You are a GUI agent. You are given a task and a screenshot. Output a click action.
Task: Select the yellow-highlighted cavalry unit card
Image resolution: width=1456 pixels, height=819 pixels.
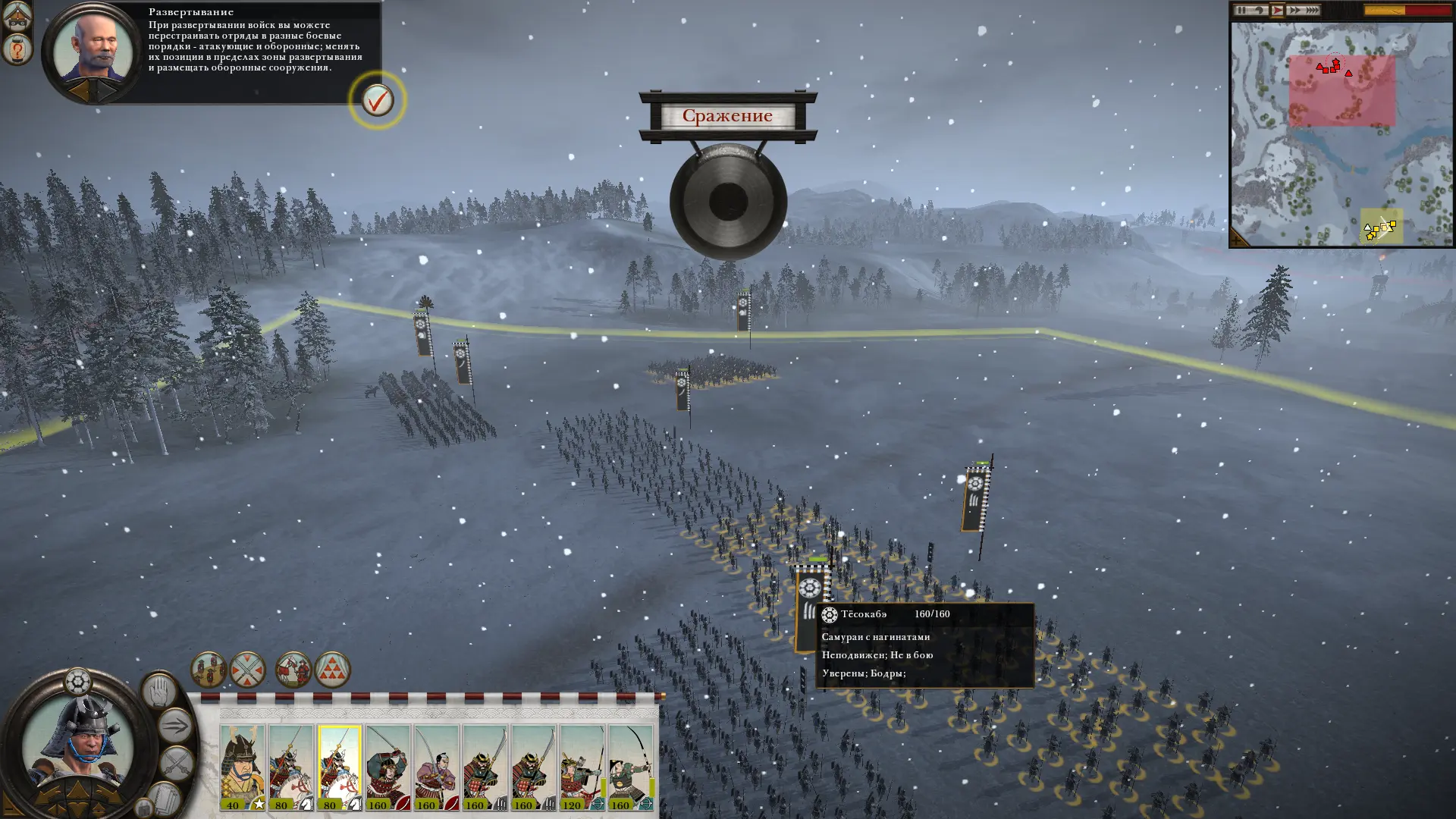[339, 767]
